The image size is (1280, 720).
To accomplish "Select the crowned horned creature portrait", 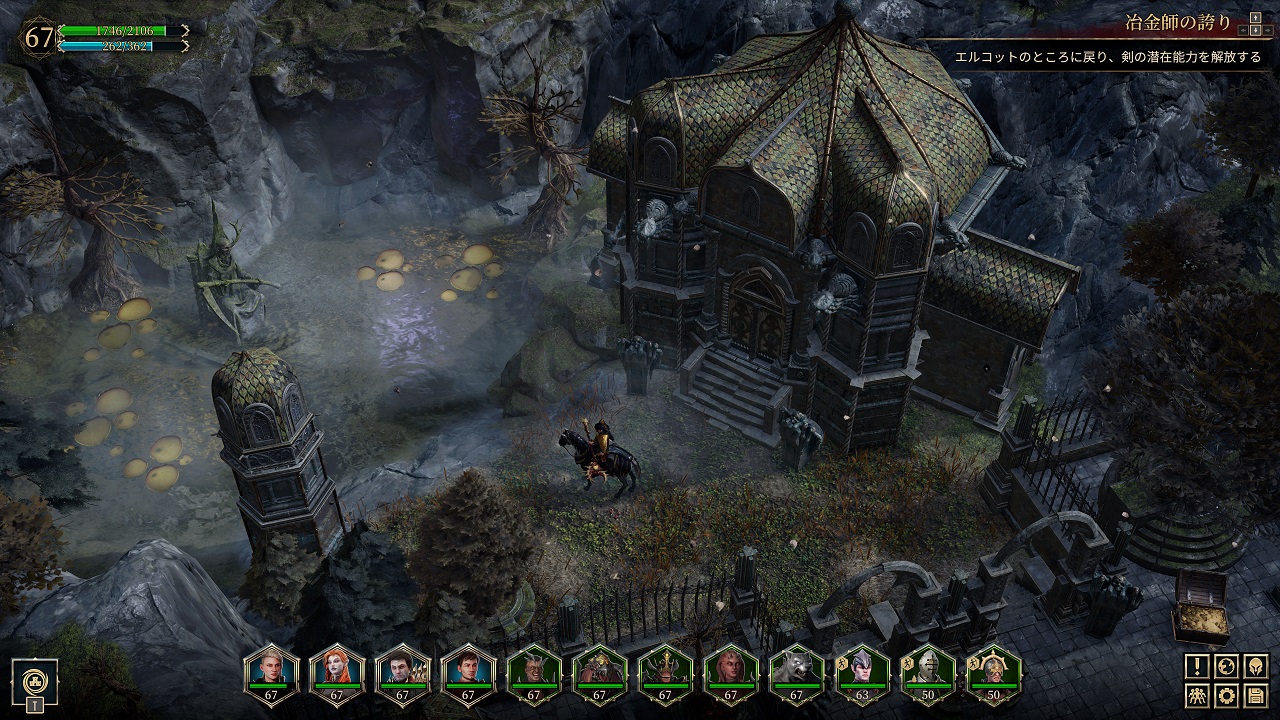I will point(666,668).
